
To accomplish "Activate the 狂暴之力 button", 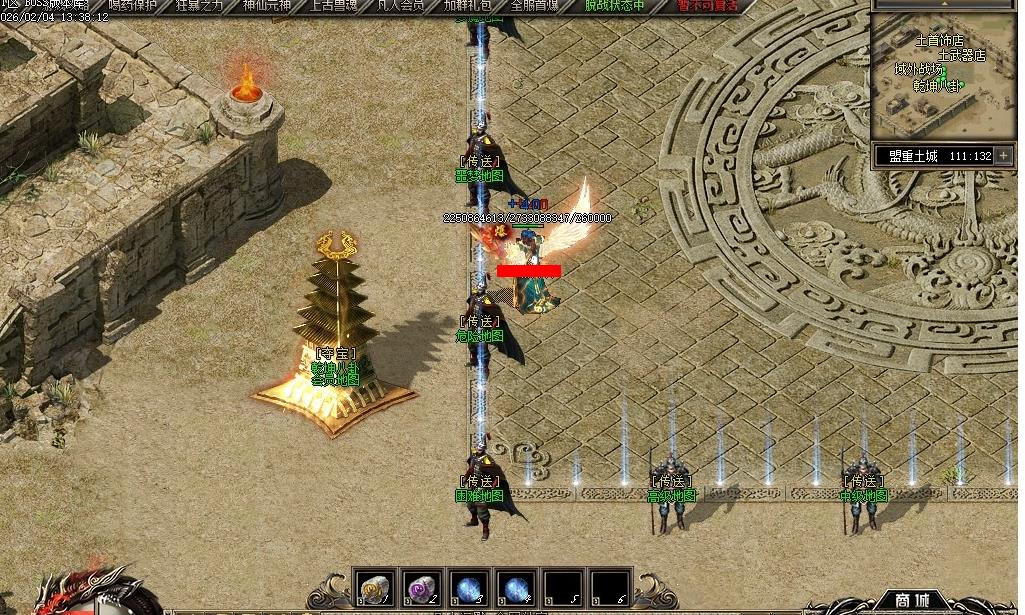I will click(201, 5).
